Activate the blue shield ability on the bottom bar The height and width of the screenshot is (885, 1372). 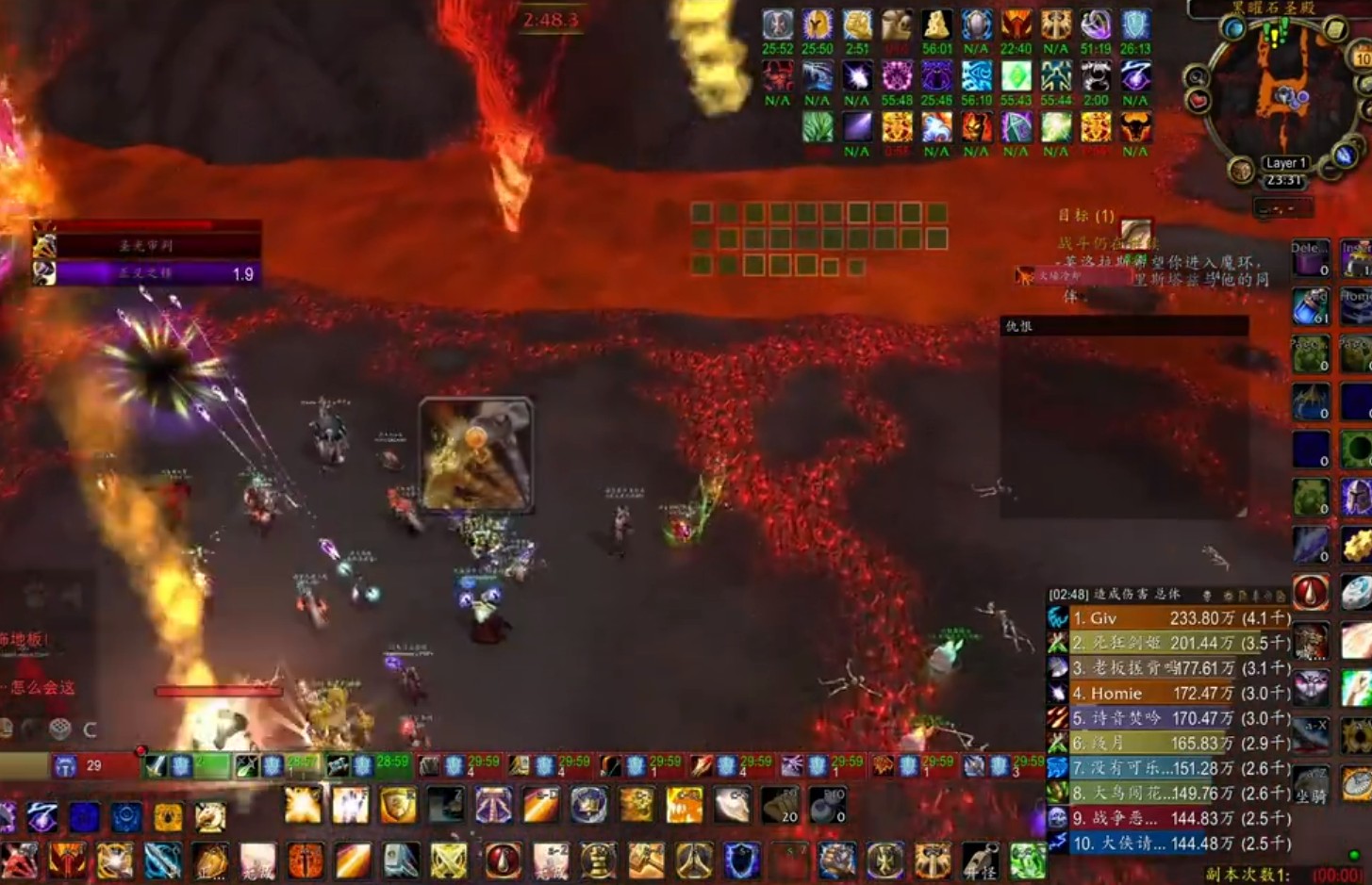742,860
